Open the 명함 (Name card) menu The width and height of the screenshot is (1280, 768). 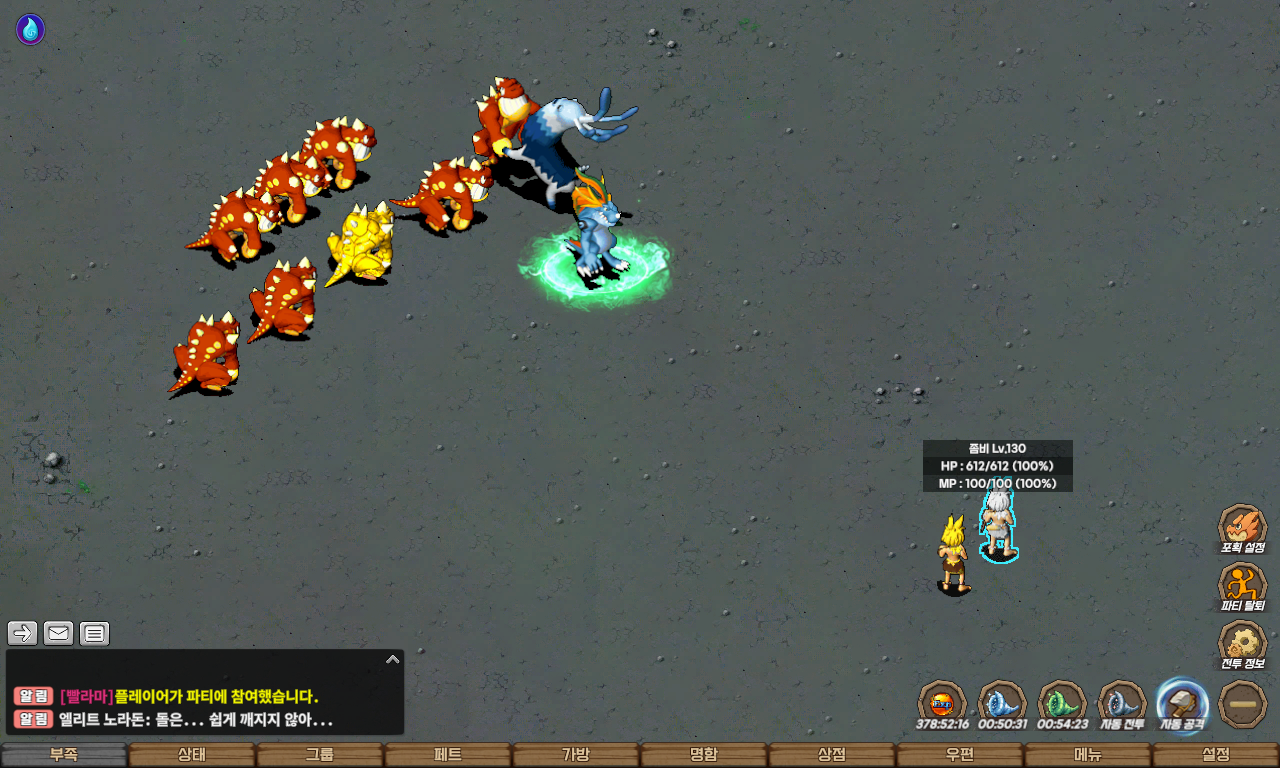(704, 755)
